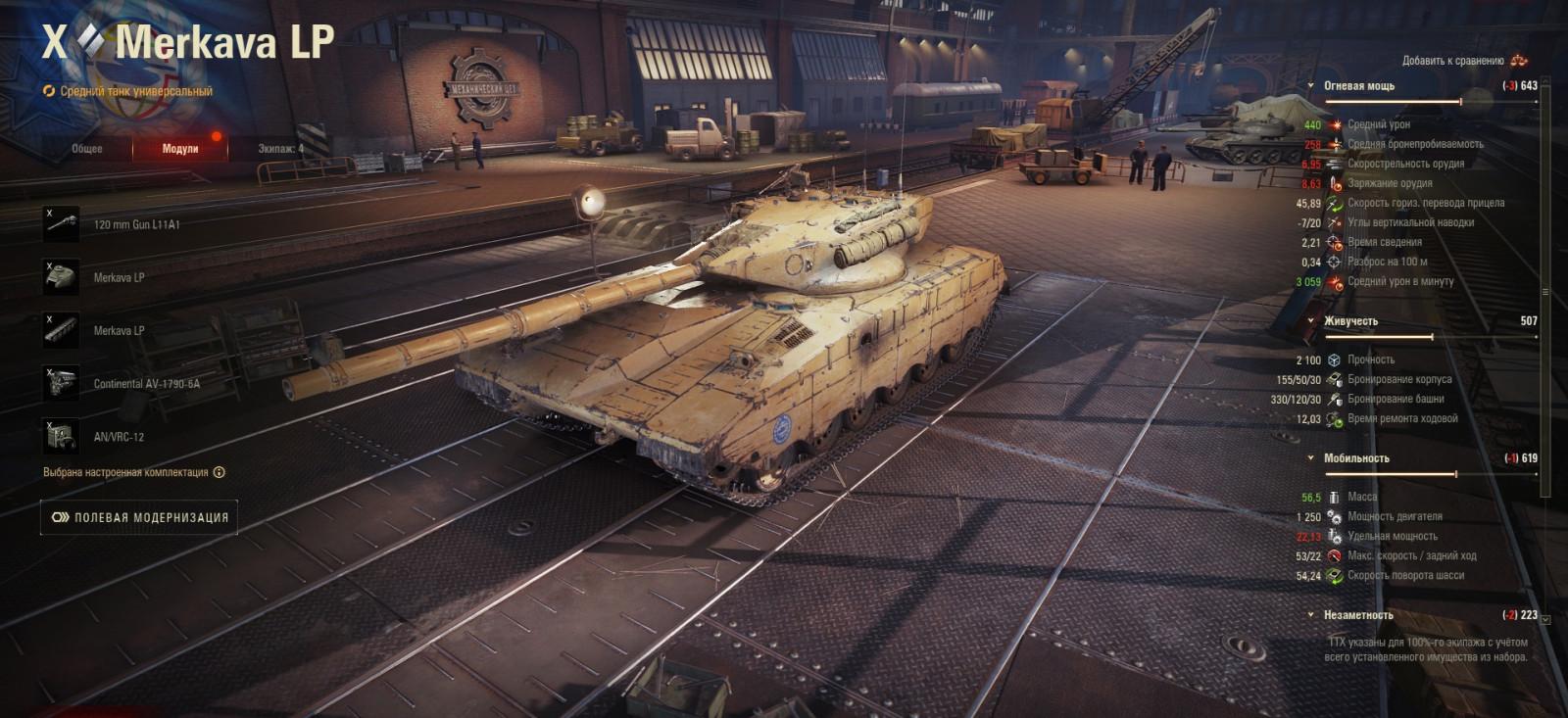The image size is (1568, 718).
Task: Click the info icon after Выбрана настроенная комплектация
Action: [x=220, y=473]
